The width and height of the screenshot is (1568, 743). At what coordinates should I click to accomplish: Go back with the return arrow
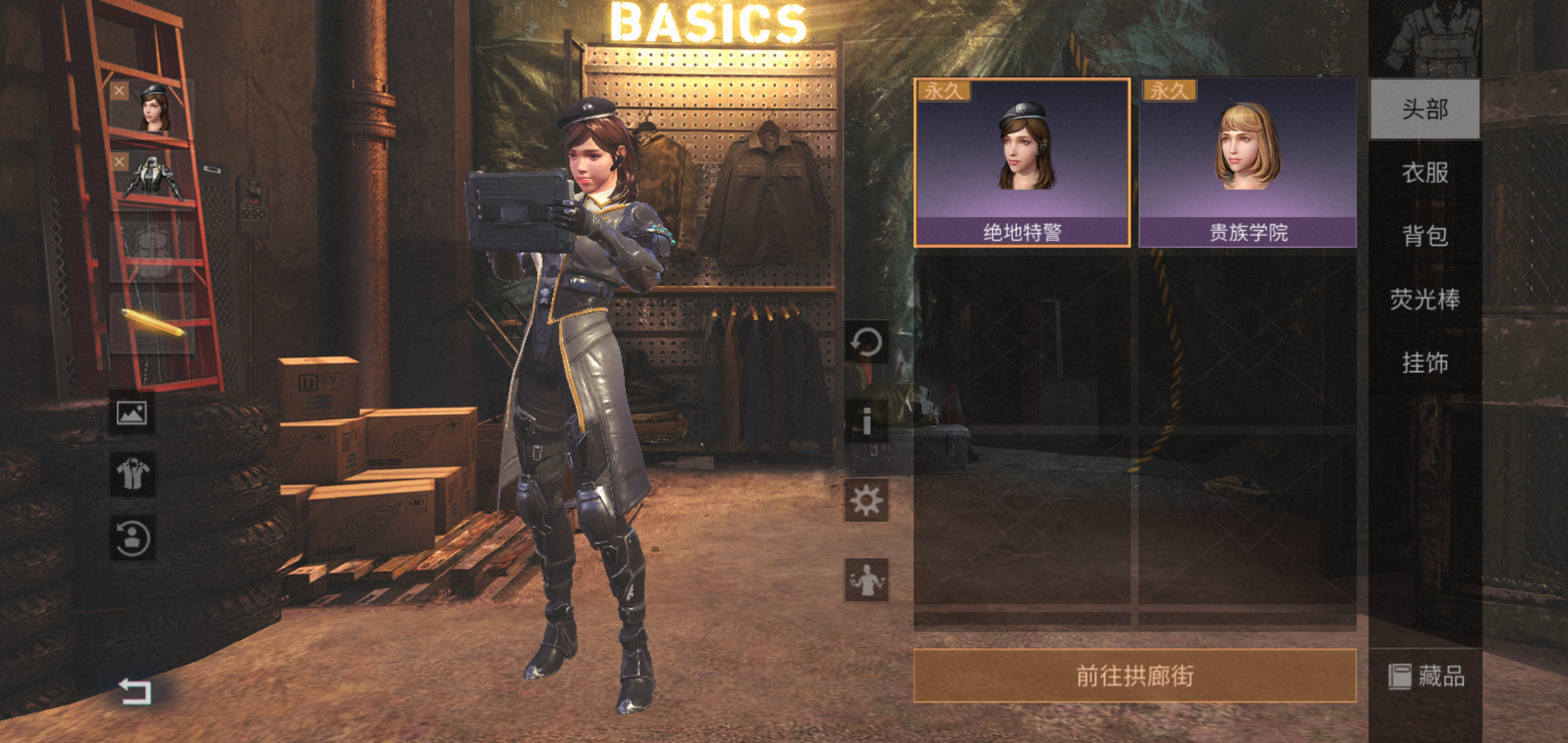point(135,691)
